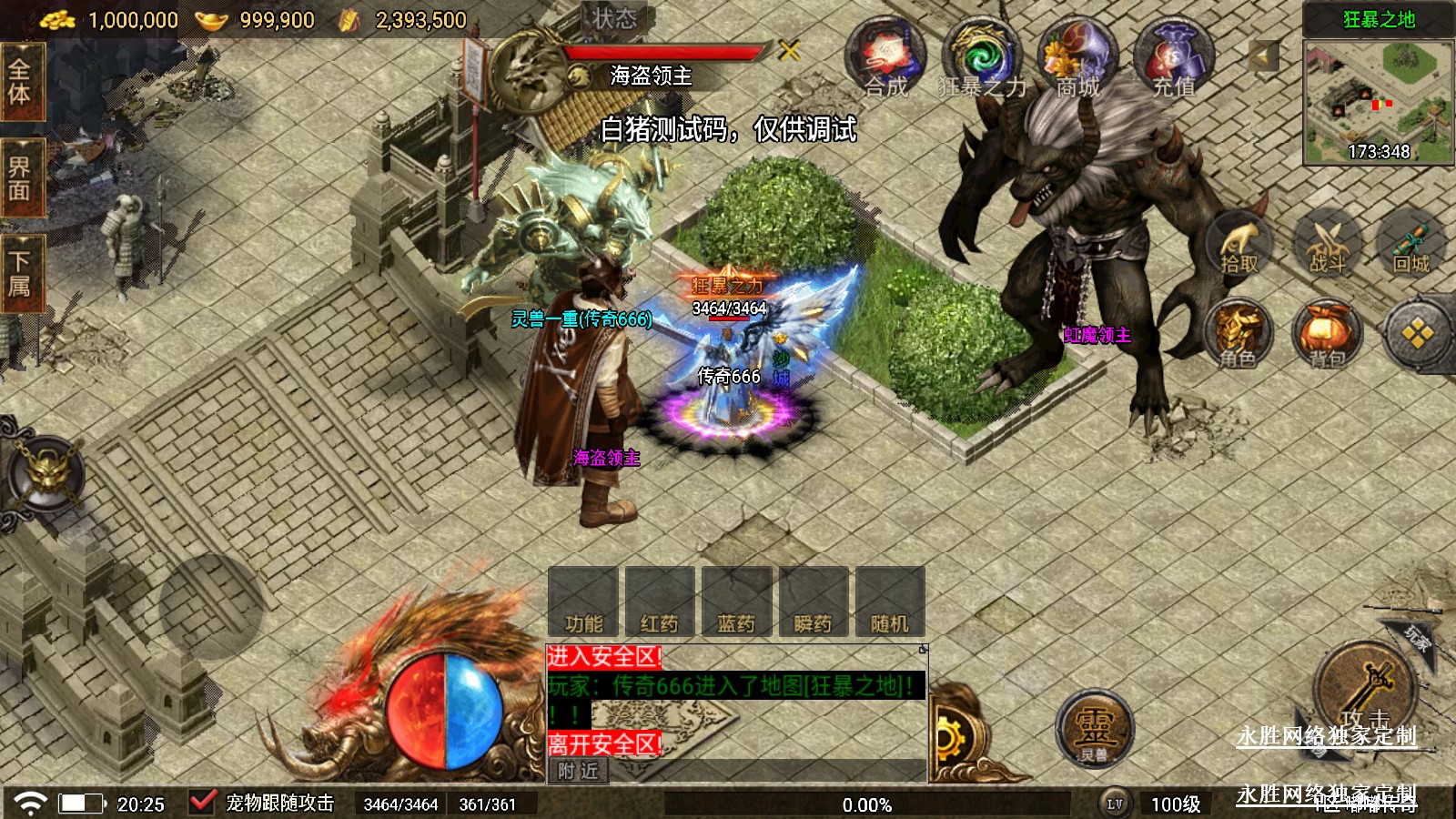Toggle the 战斗 crossed swords button
The width and height of the screenshot is (1456, 819).
click(x=1327, y=245)
